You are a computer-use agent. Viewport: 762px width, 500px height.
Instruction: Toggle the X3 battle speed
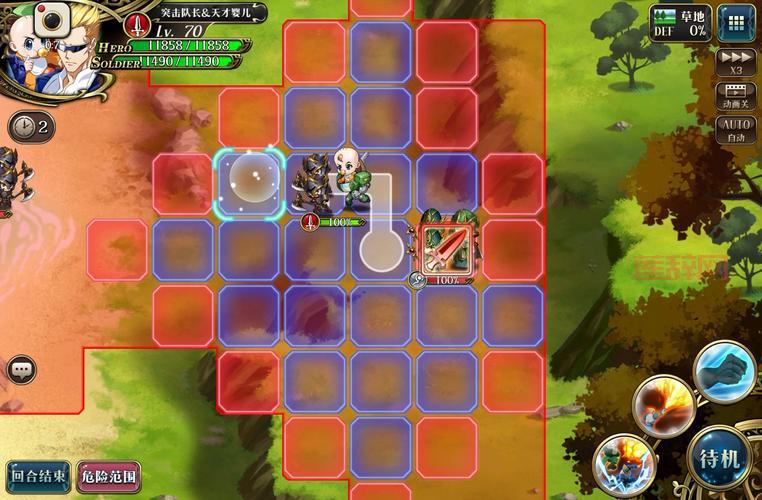click(x=736, y=63)
